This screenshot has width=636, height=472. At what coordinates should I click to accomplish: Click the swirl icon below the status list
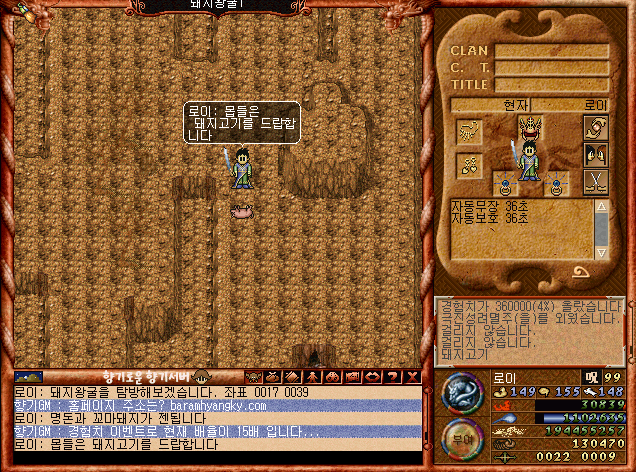click(x=581, y=271)
